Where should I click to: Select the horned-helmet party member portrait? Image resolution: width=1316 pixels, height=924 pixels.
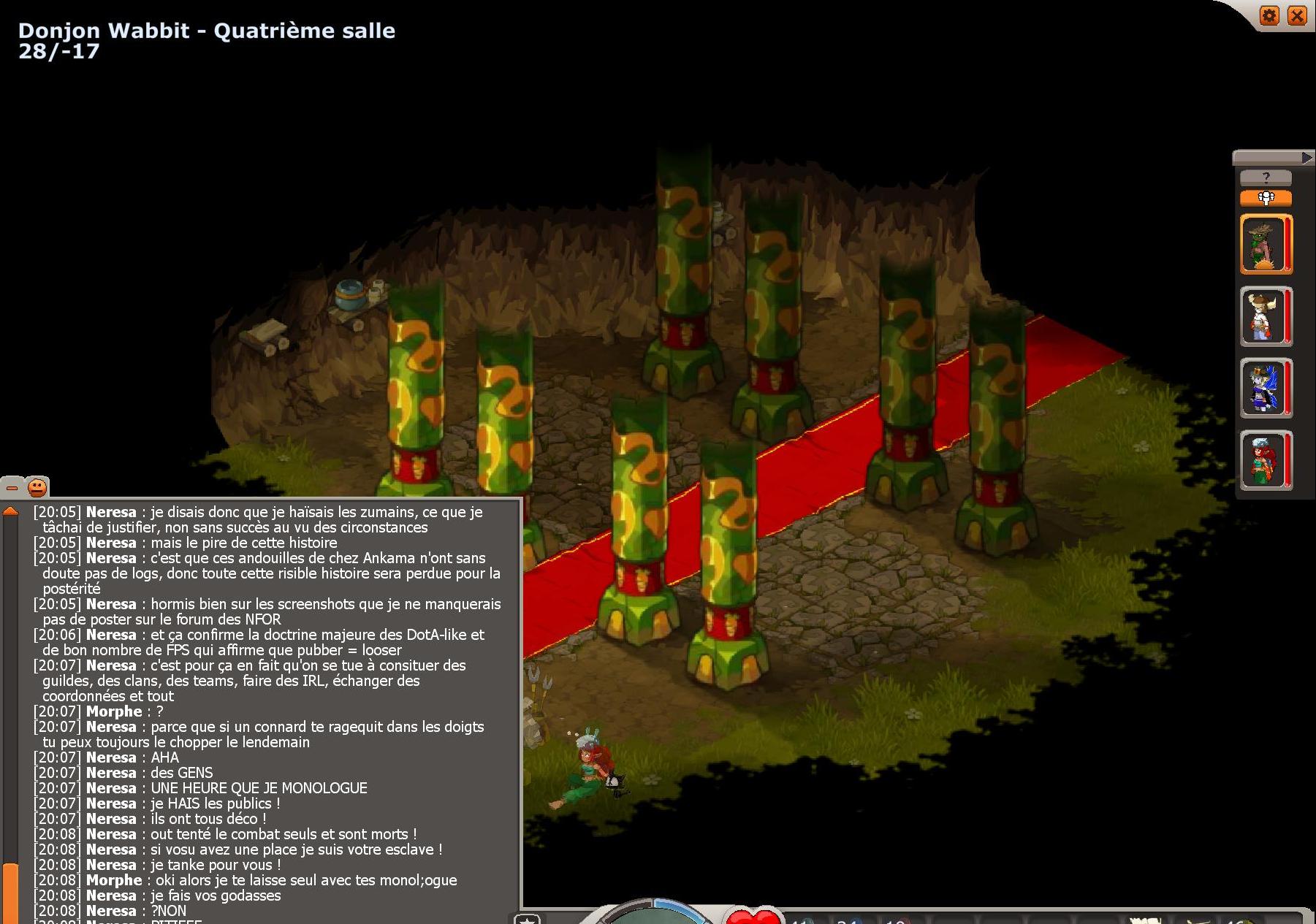click(1265, 316)
